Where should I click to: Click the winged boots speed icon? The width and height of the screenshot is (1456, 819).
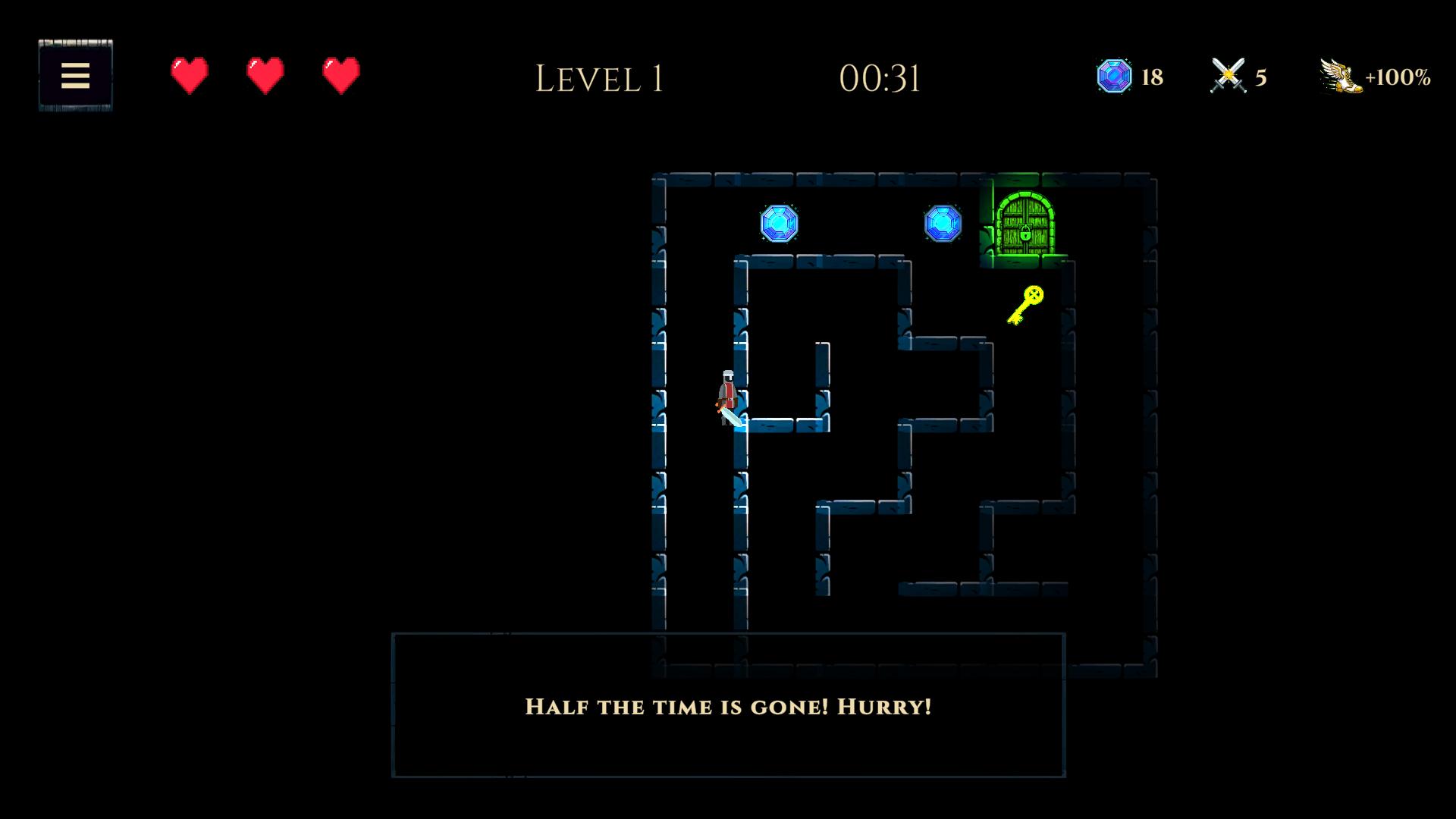click(1339, 75)
